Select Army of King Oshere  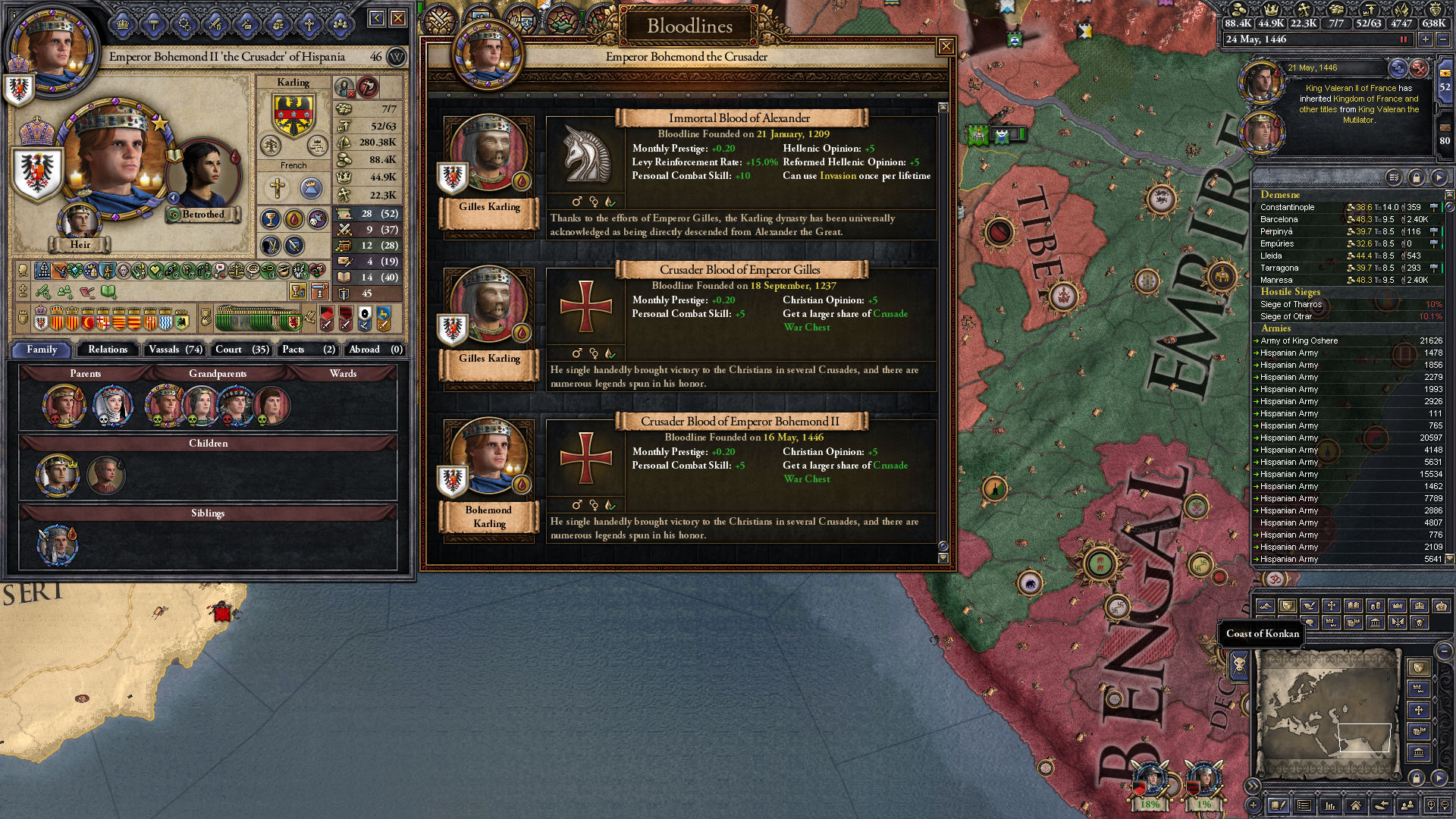coord(1299,340)
